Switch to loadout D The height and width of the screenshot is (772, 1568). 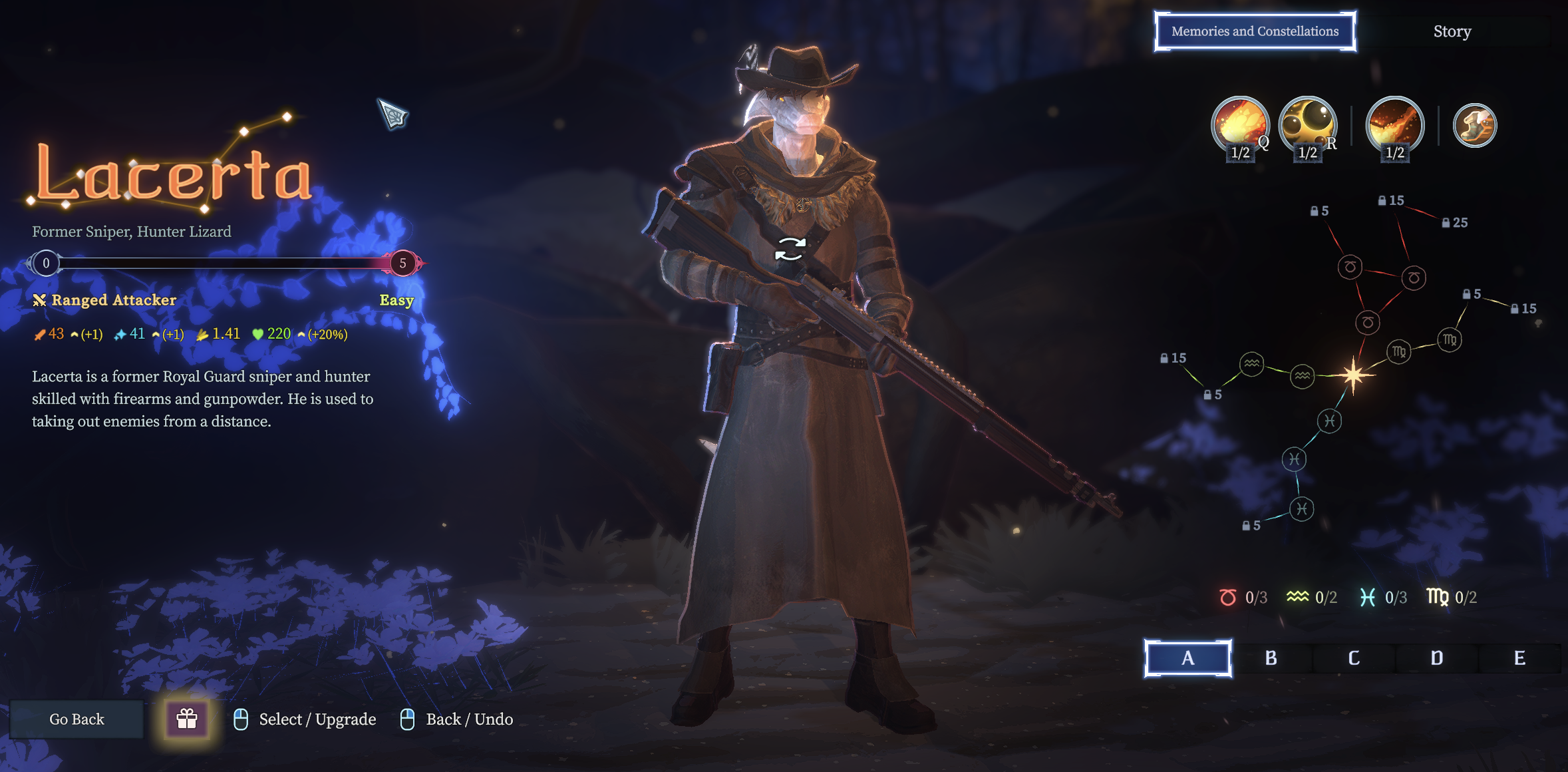click(1437, 658)
